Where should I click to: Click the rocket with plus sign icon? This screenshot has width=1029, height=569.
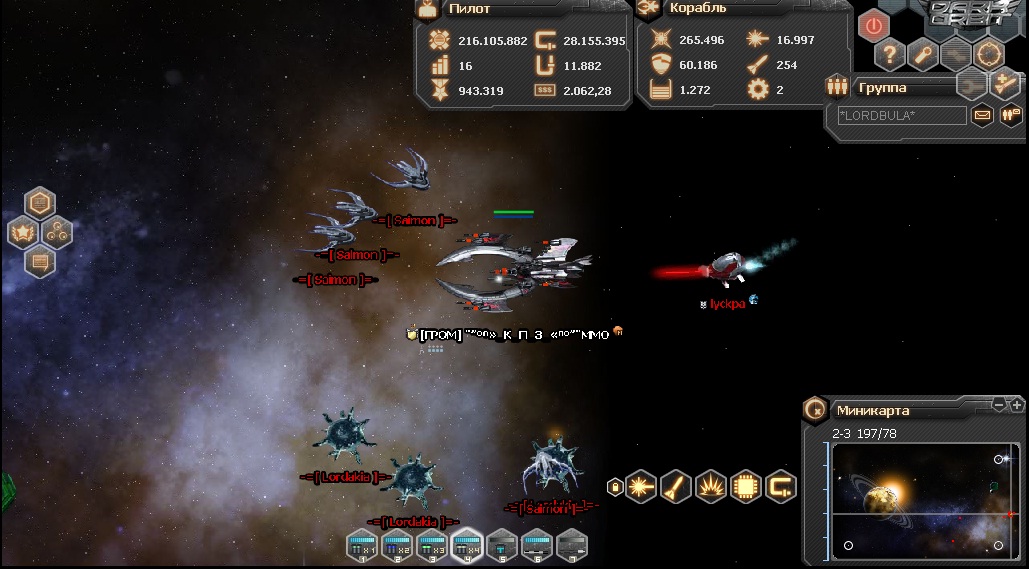point(1006,84)
